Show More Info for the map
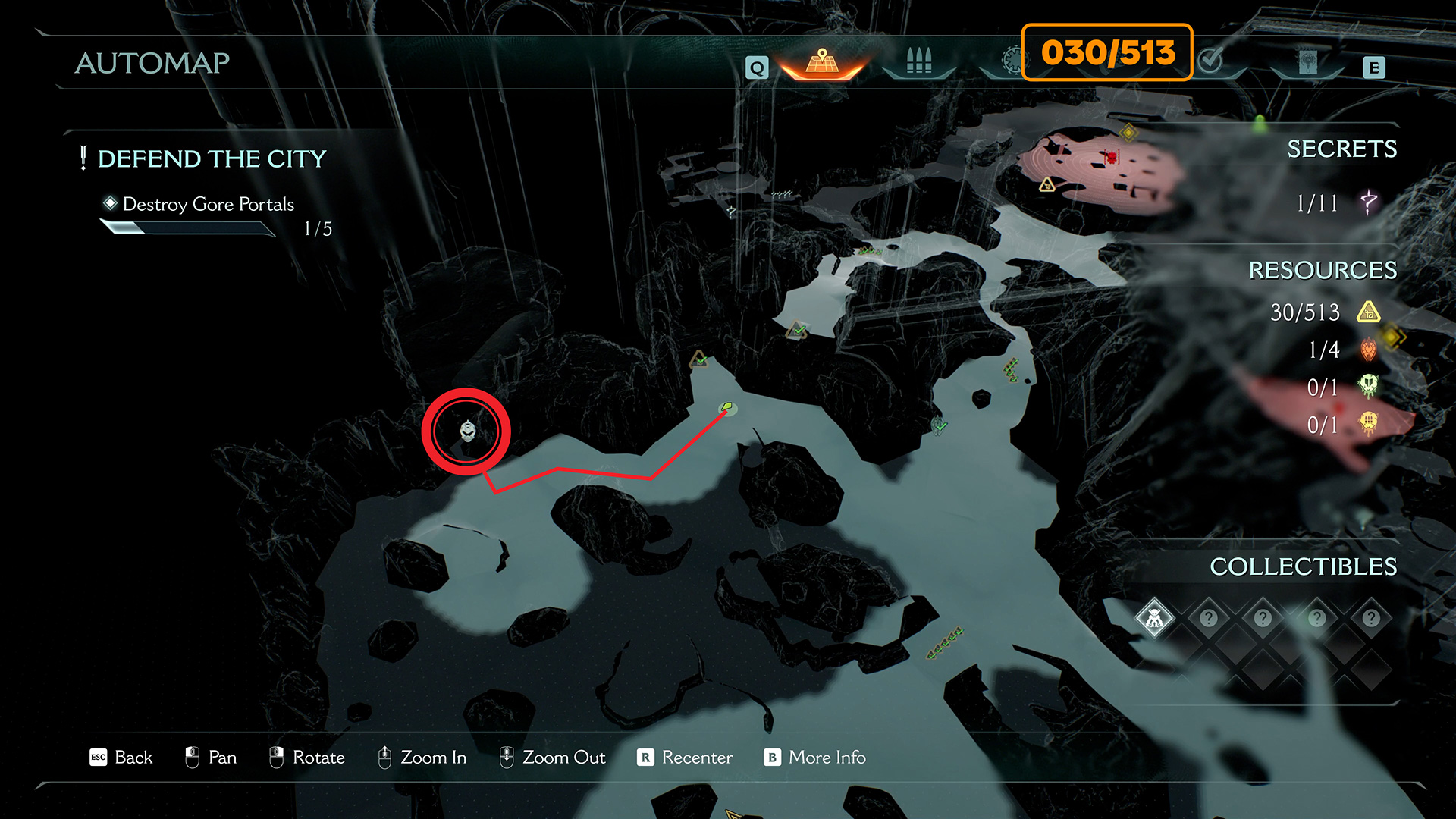 click(x=815, y=758)
